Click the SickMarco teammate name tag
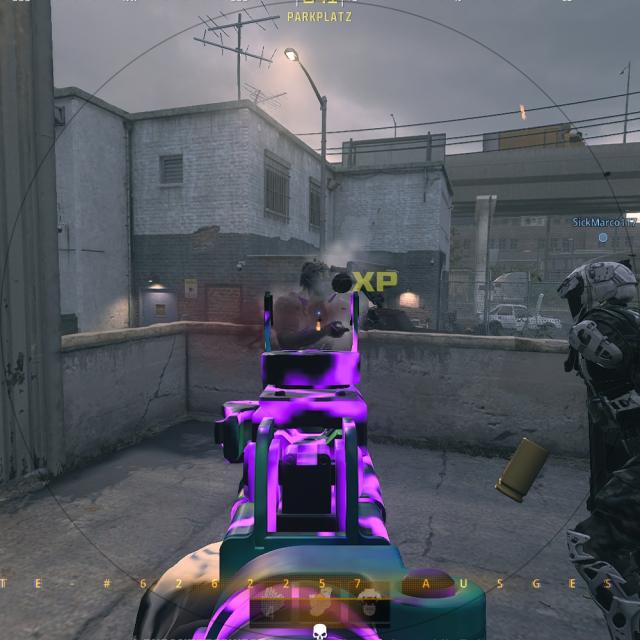Viewport: 640px width, 640px height. 604,222
